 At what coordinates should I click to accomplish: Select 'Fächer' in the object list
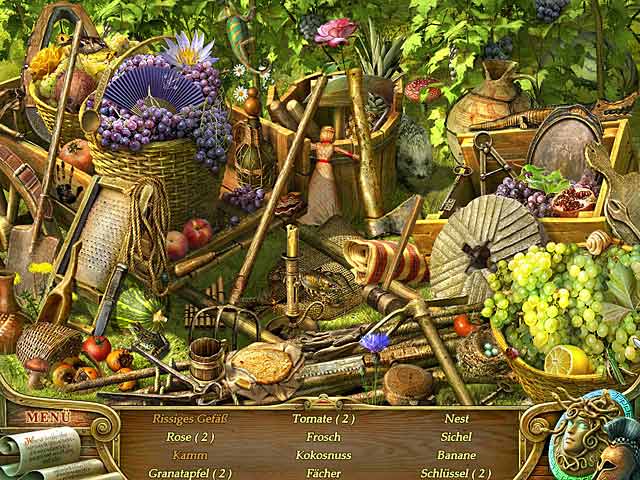(x=323, y=473)
